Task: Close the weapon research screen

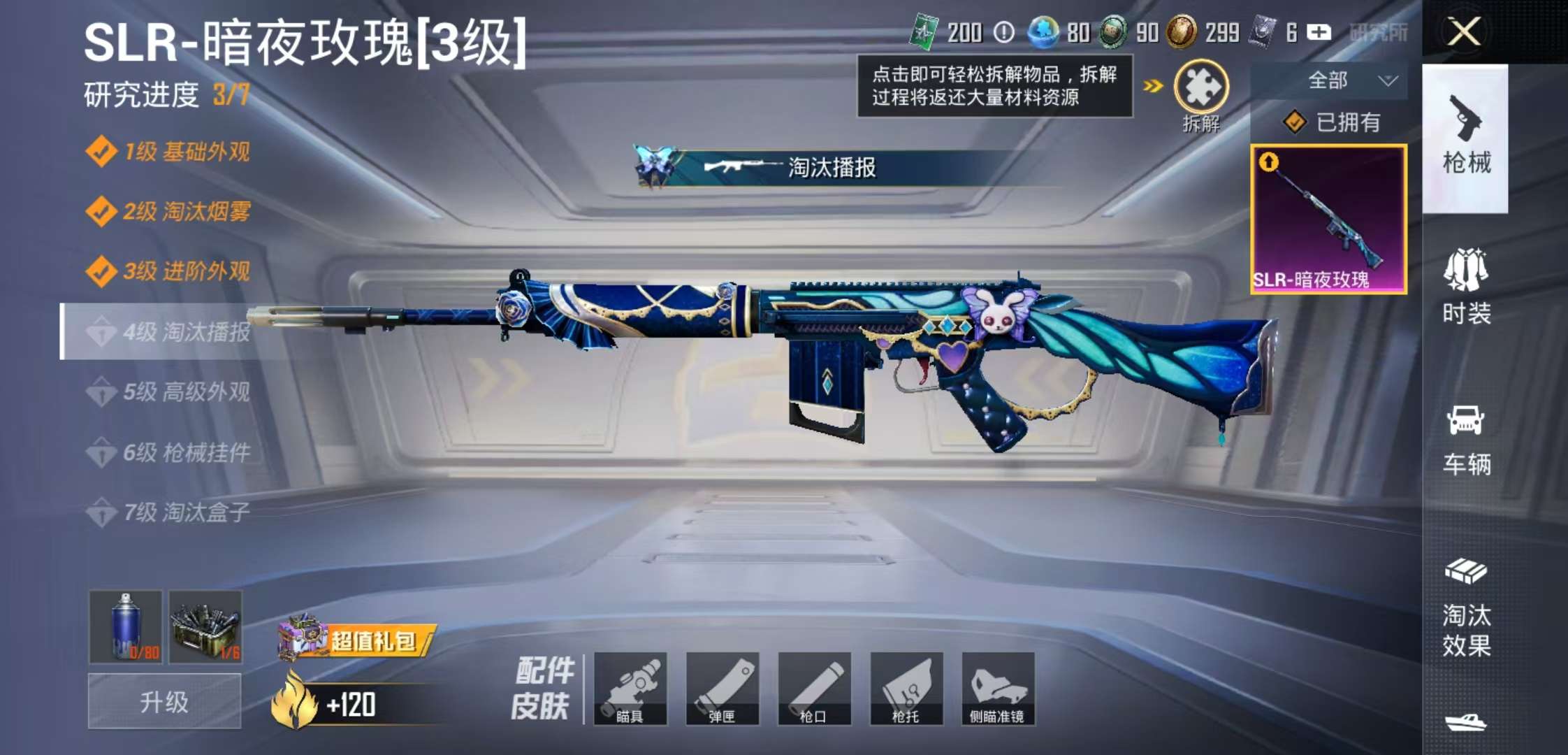Action: pos(1464,31)
